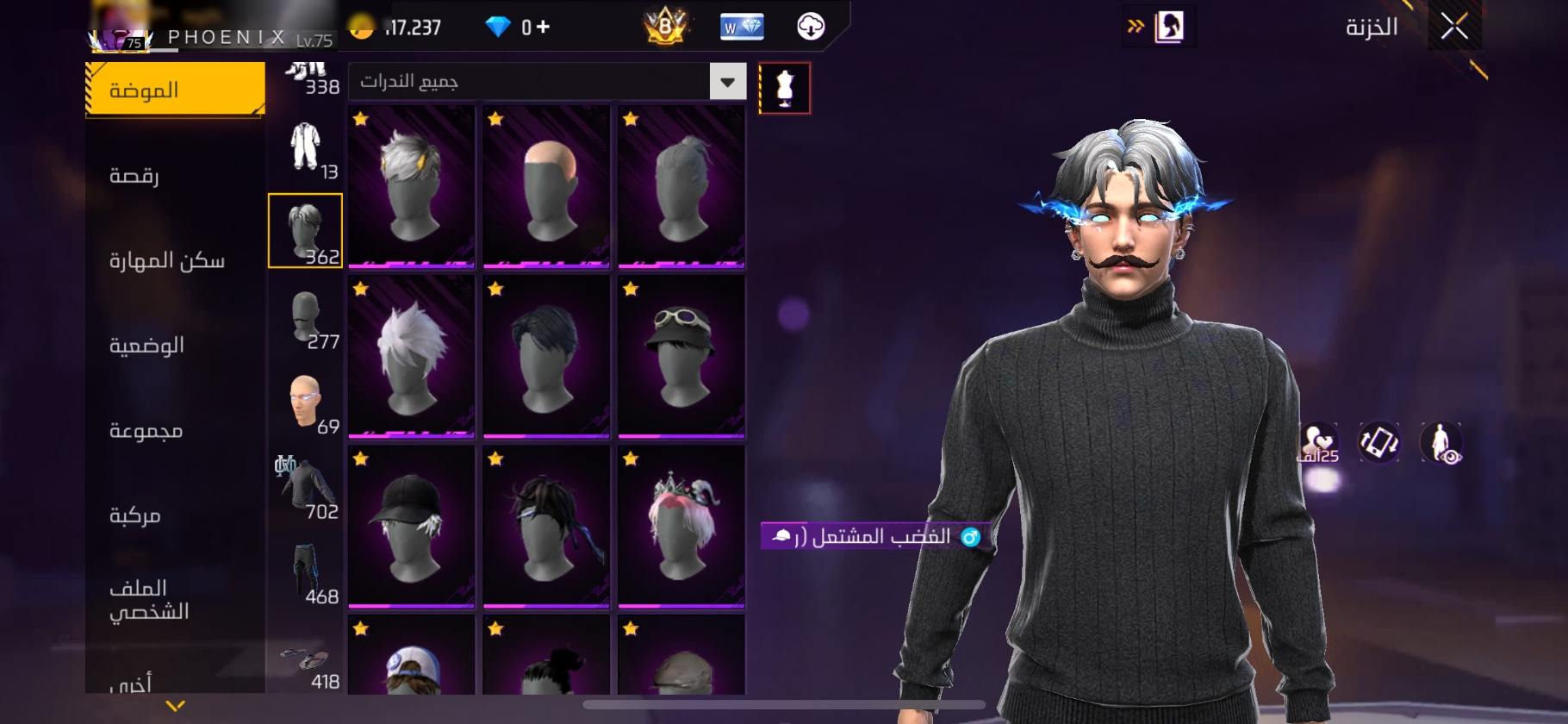This screenshot has width=1568, height=724.
Task: Open the الملف الشخصي (Profile) tab
Action: (x=148, y=599)
